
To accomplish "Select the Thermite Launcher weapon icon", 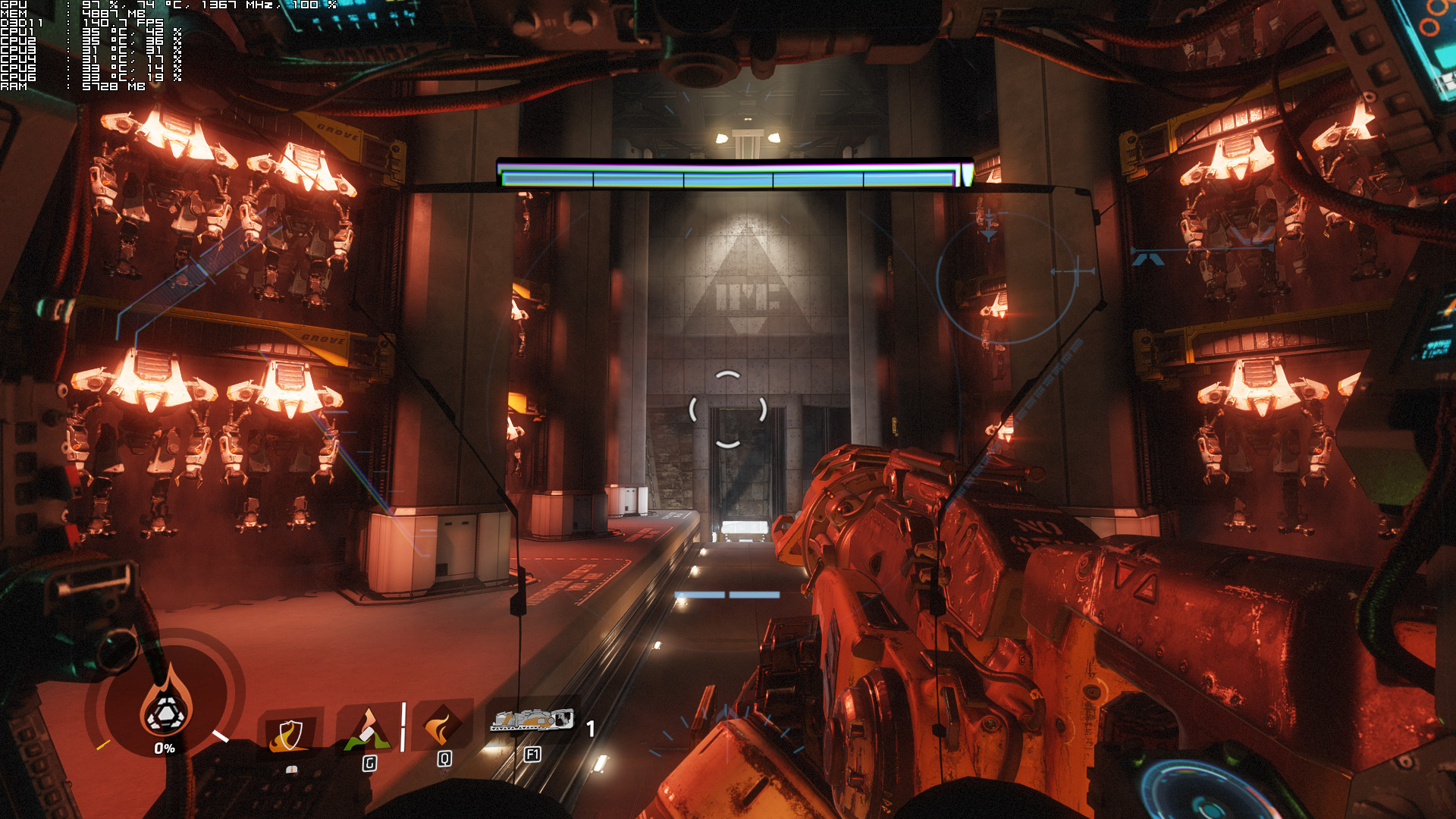I will pyautogui.click(x=532, y=720).
